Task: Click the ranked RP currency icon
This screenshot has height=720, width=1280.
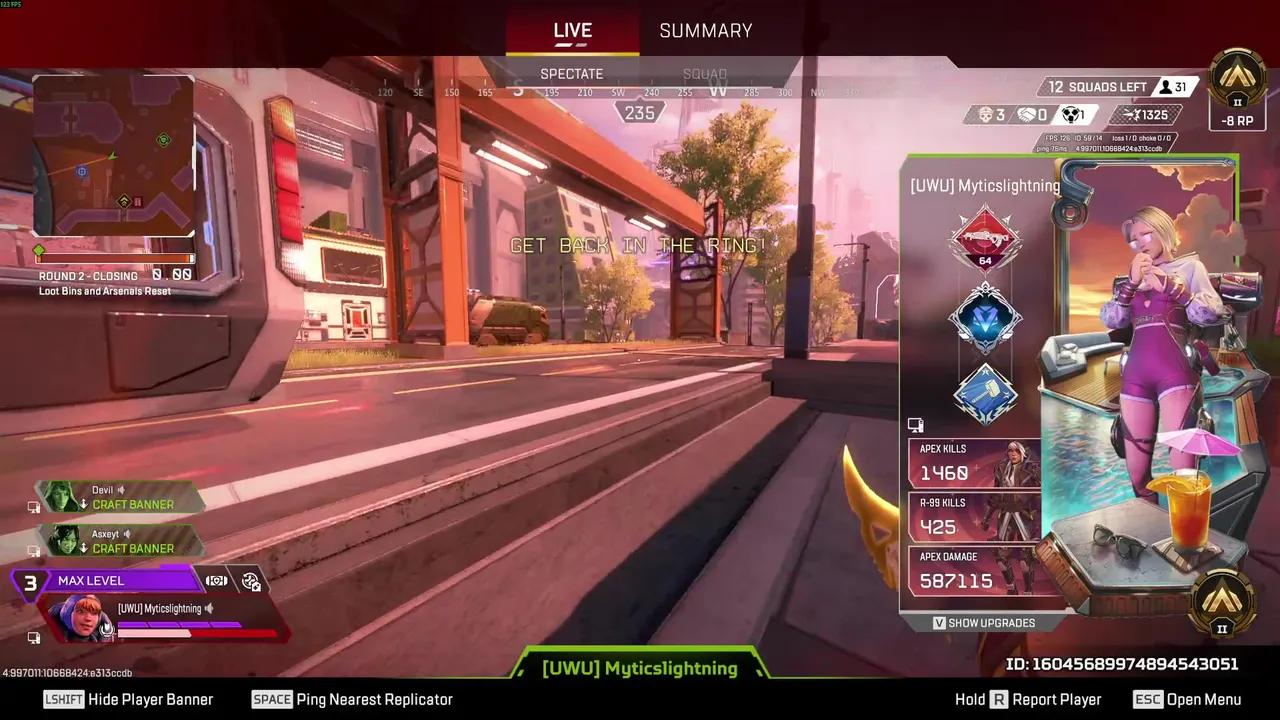Action: click(1133, 114)
